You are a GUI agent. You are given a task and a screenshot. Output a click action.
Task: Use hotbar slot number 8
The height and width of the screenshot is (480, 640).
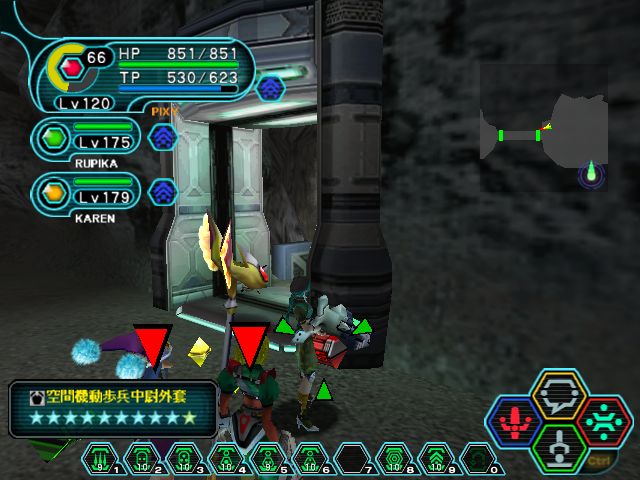pyautogui.click(x=395, y=459)
